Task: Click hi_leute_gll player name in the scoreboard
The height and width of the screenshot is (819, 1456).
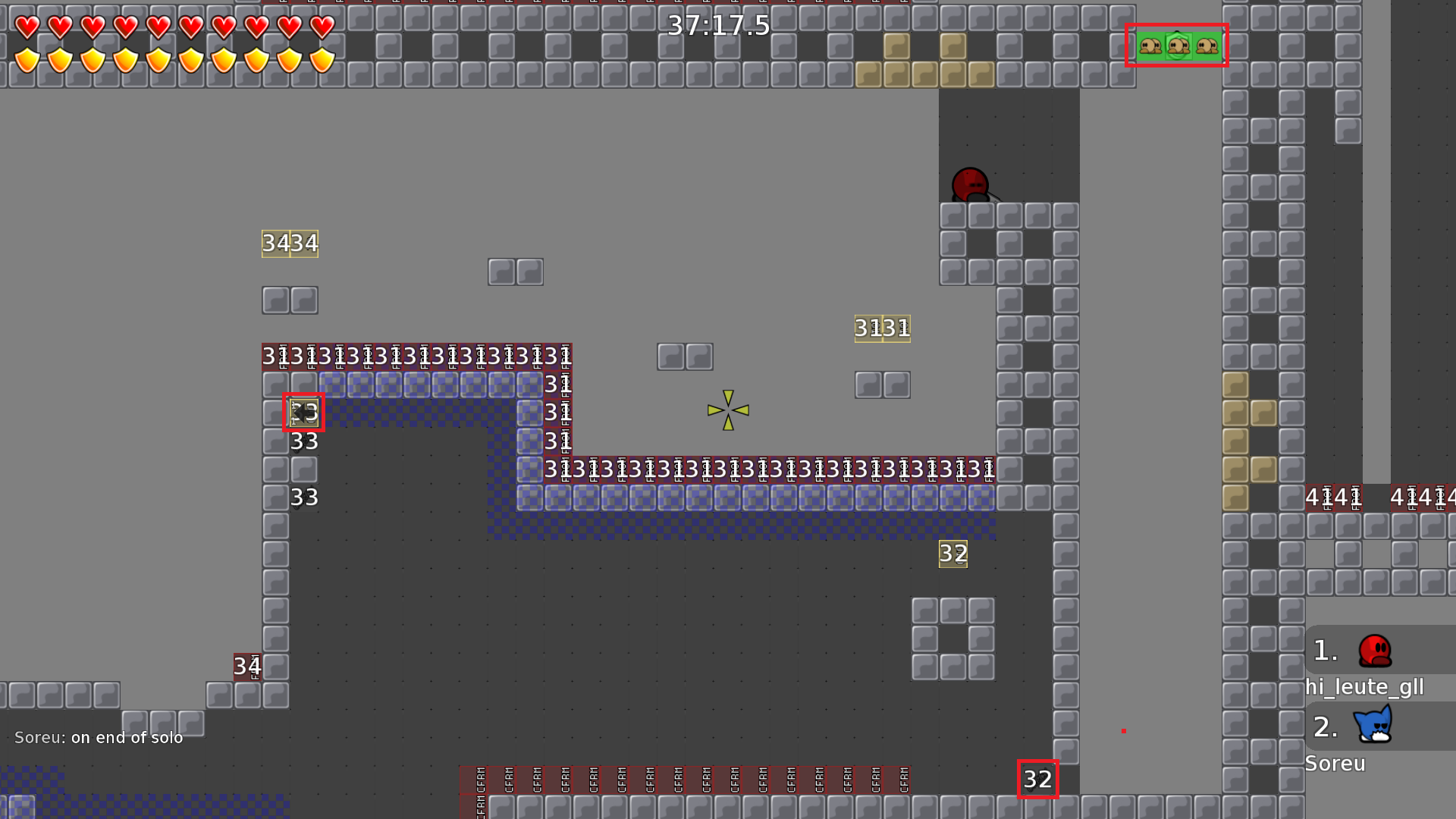Action: [1363, 687]
